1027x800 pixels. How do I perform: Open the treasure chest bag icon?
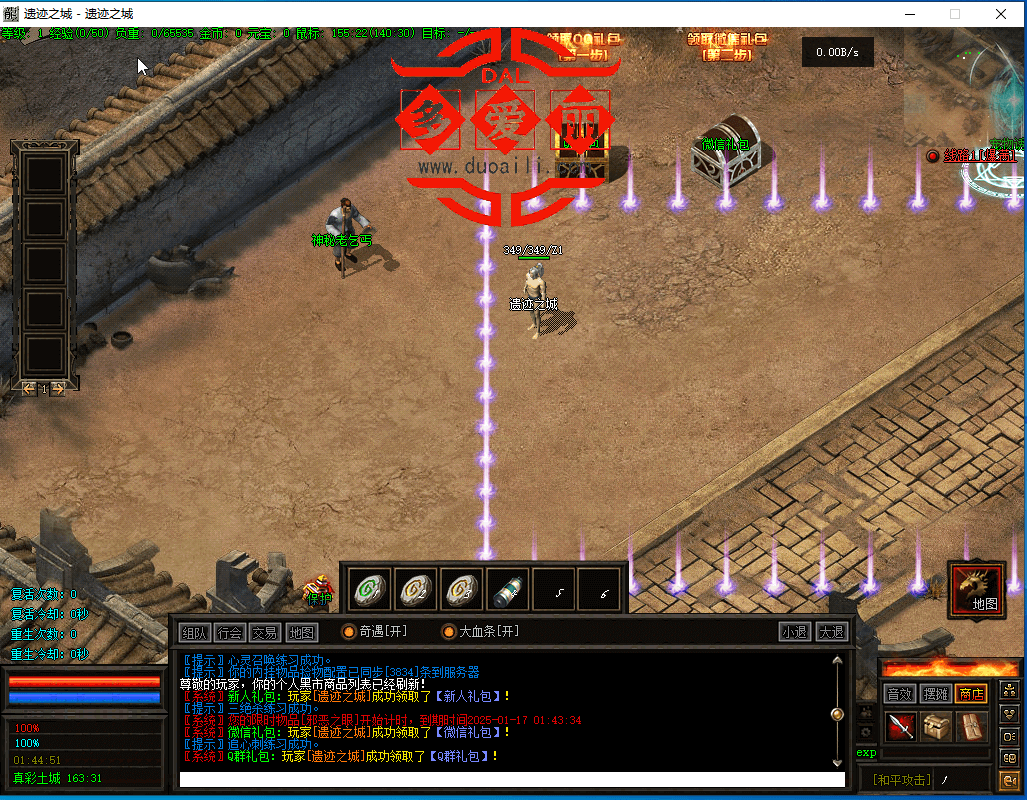[x=937, y=727]
